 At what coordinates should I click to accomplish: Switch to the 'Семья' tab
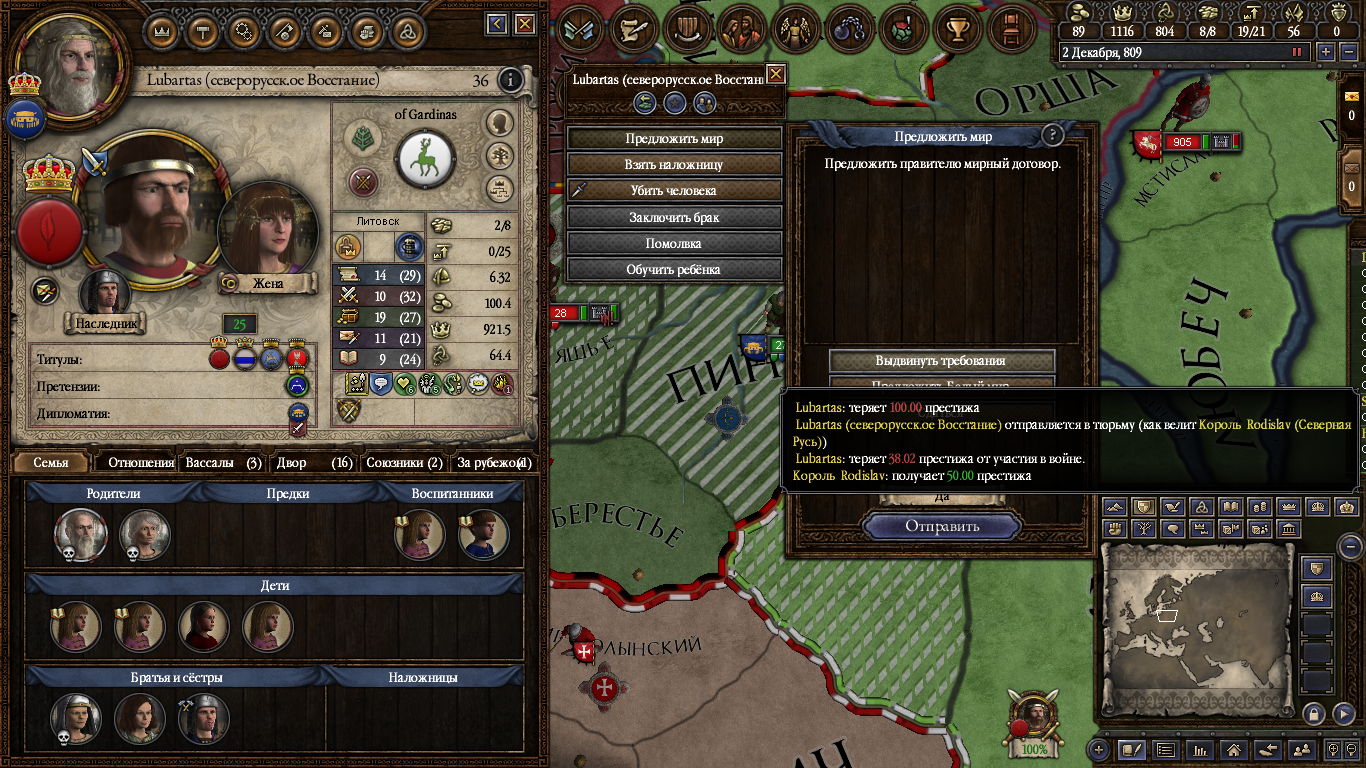(x=51, y=463)
